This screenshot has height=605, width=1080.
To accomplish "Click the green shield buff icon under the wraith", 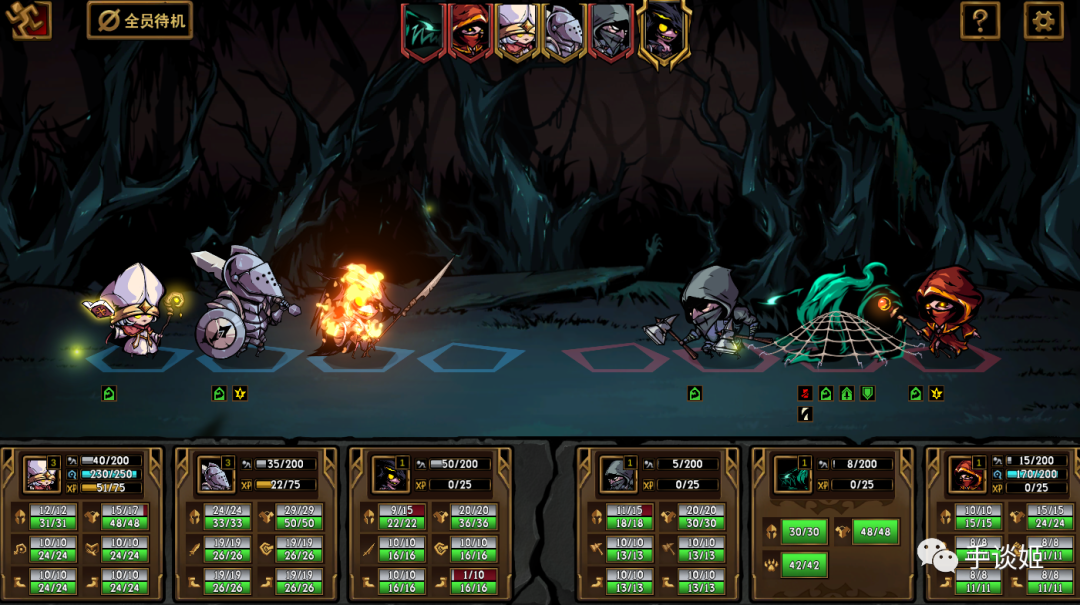I will pyautogui.click(x=868, y=393).
